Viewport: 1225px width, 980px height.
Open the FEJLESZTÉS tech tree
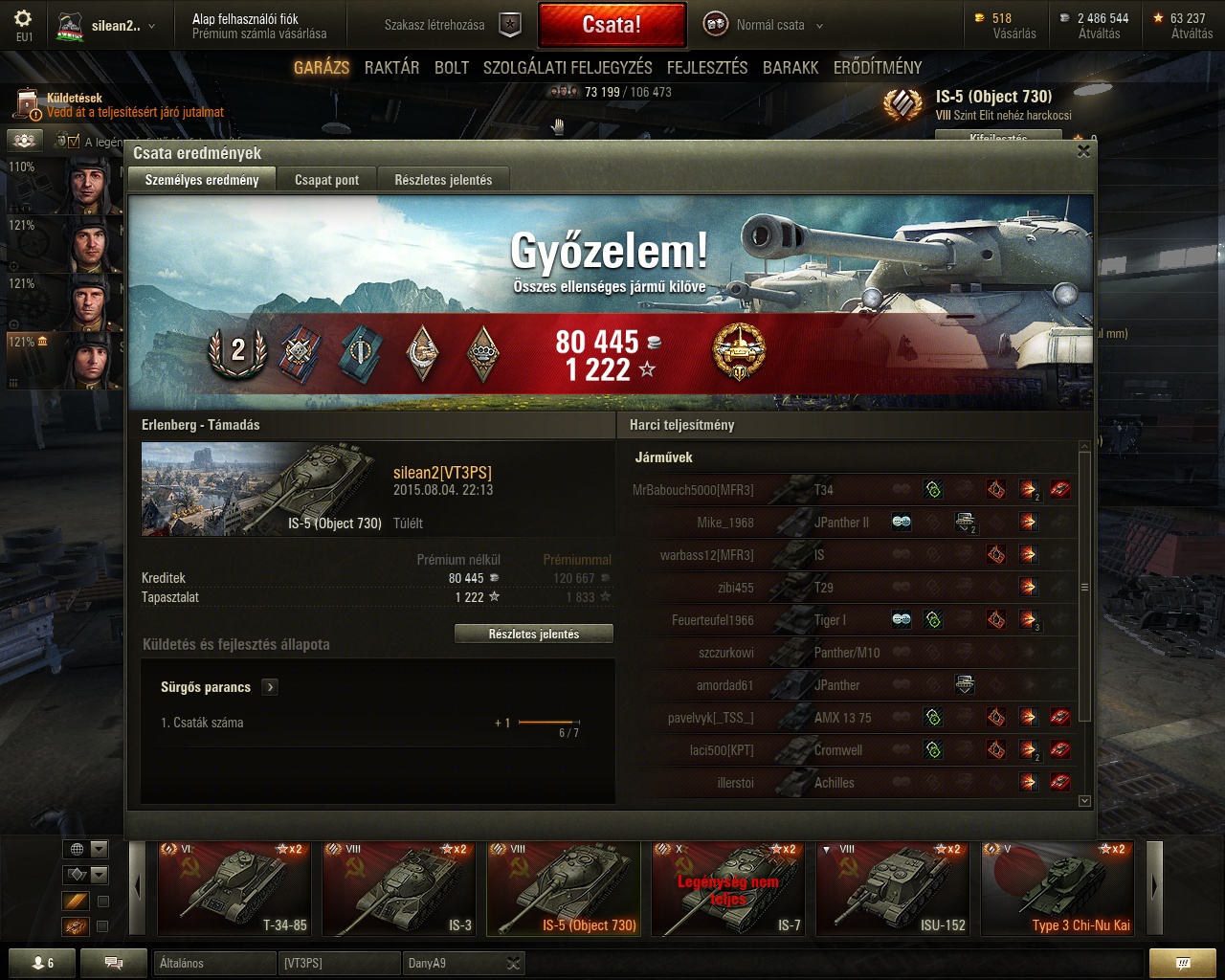click(707, 67)
